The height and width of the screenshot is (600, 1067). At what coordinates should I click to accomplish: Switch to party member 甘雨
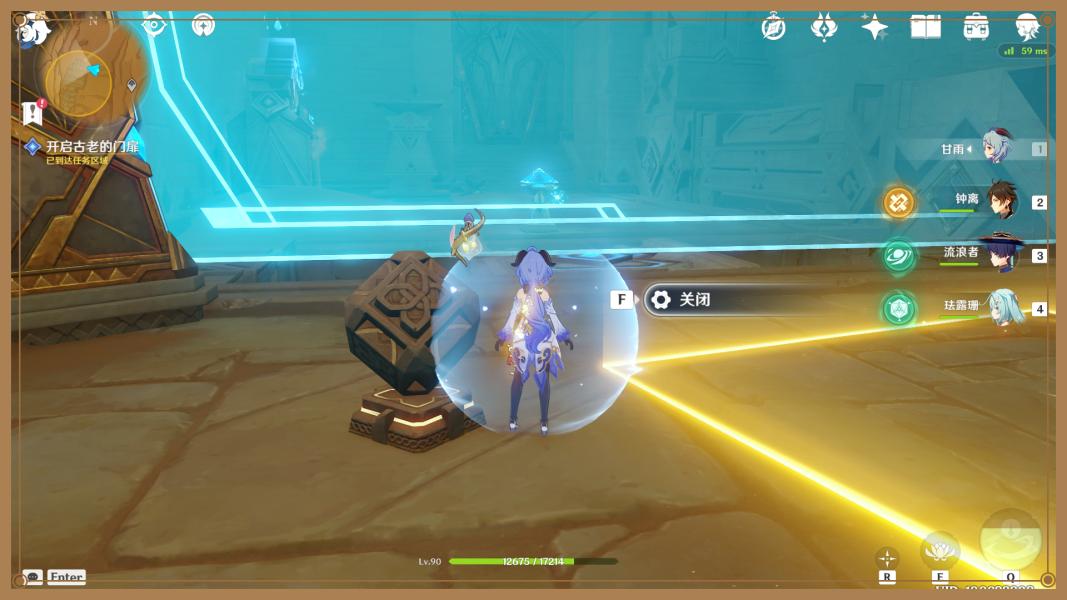[995, 148]
